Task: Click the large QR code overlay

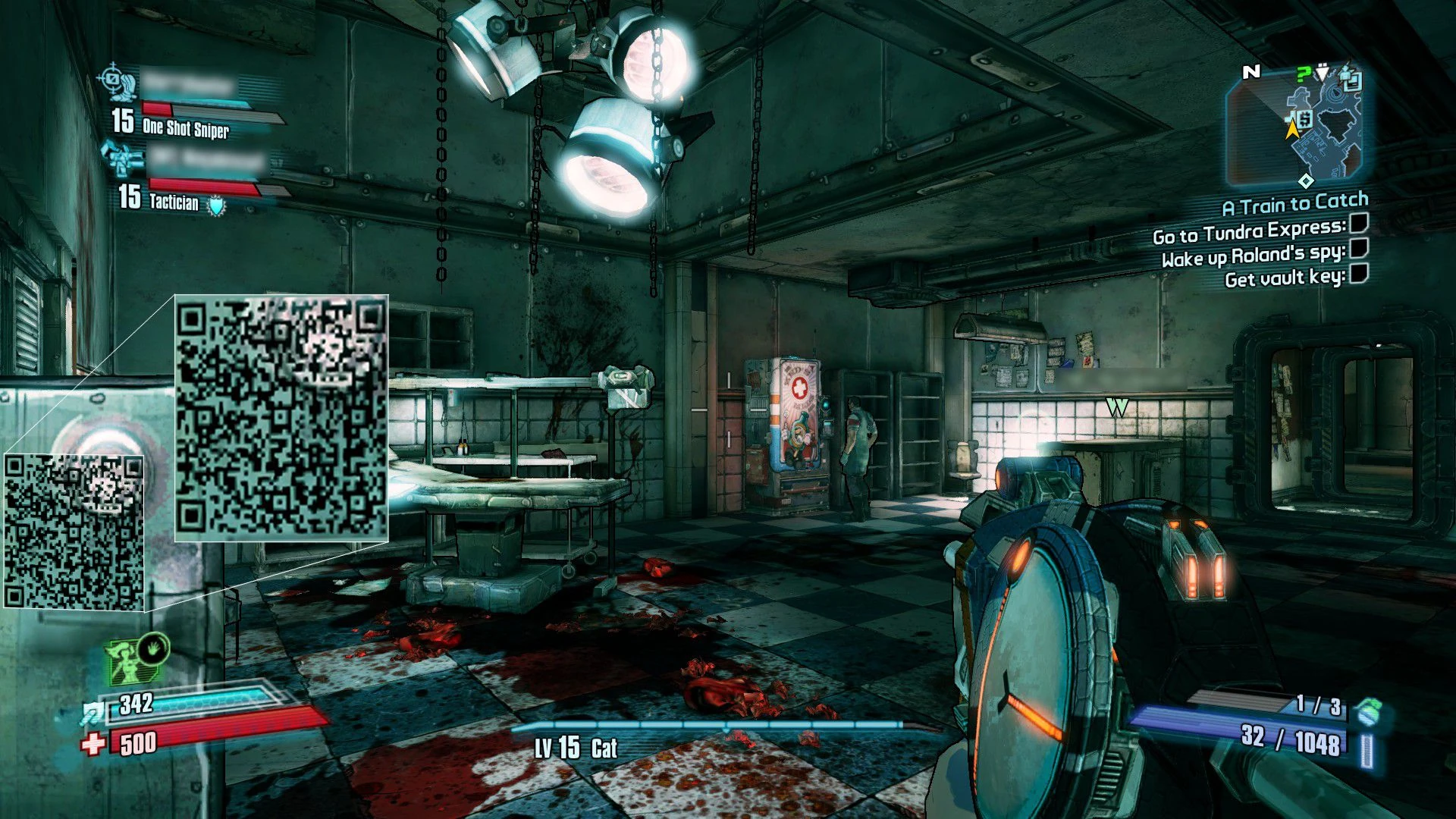Action: (x=281, y=418)
